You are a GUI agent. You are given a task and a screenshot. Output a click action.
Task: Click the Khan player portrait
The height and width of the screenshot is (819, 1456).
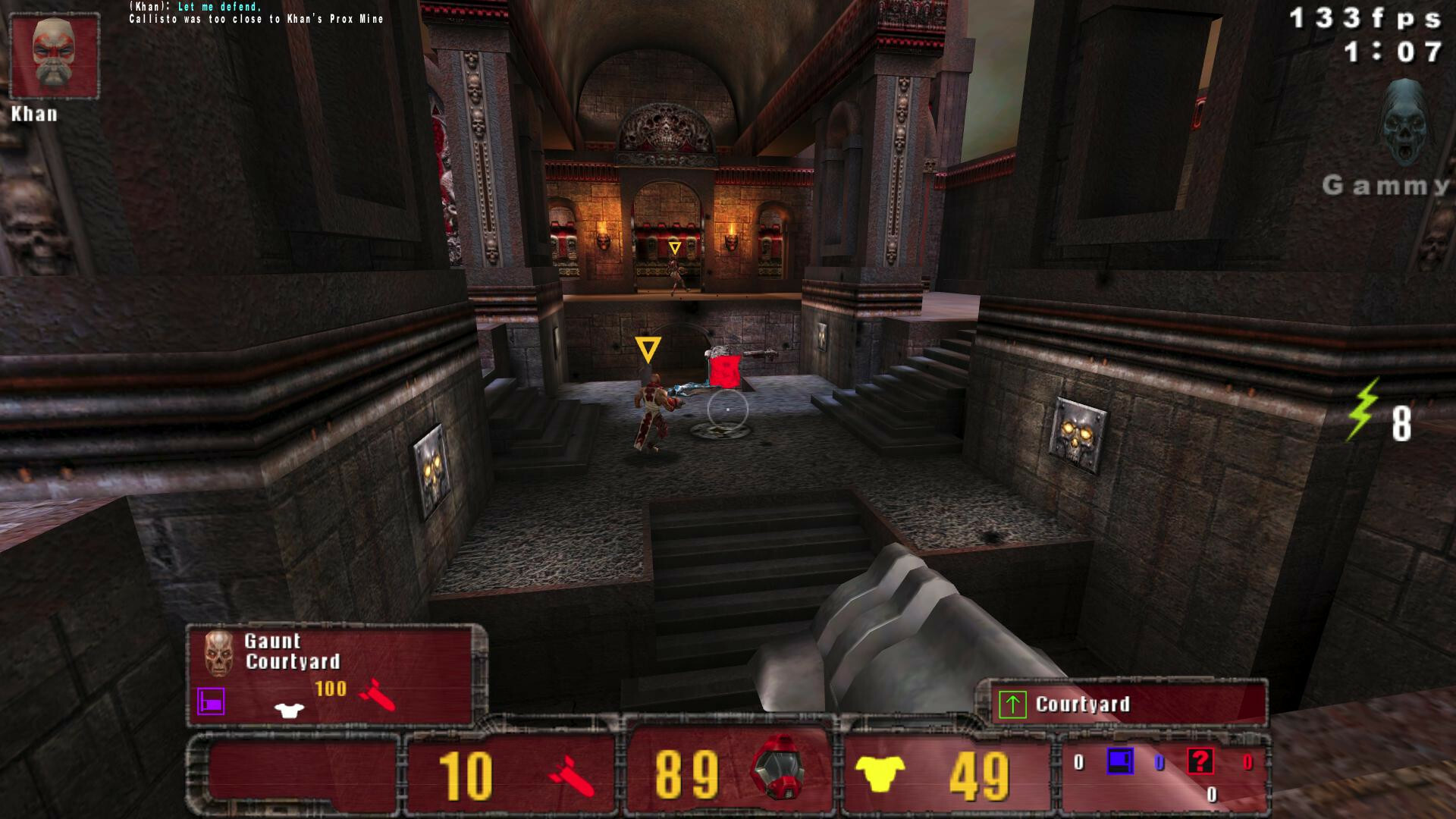[54, 57]
